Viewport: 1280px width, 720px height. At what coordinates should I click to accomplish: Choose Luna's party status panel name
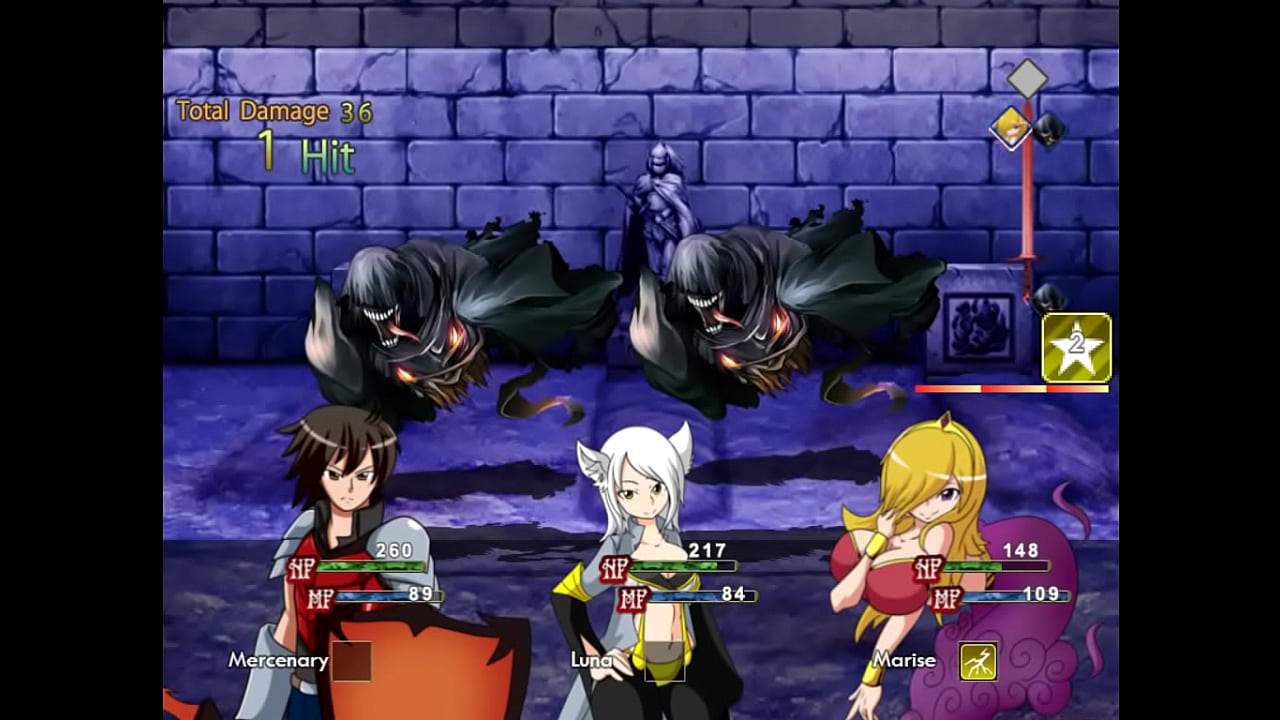click(592, 660)
